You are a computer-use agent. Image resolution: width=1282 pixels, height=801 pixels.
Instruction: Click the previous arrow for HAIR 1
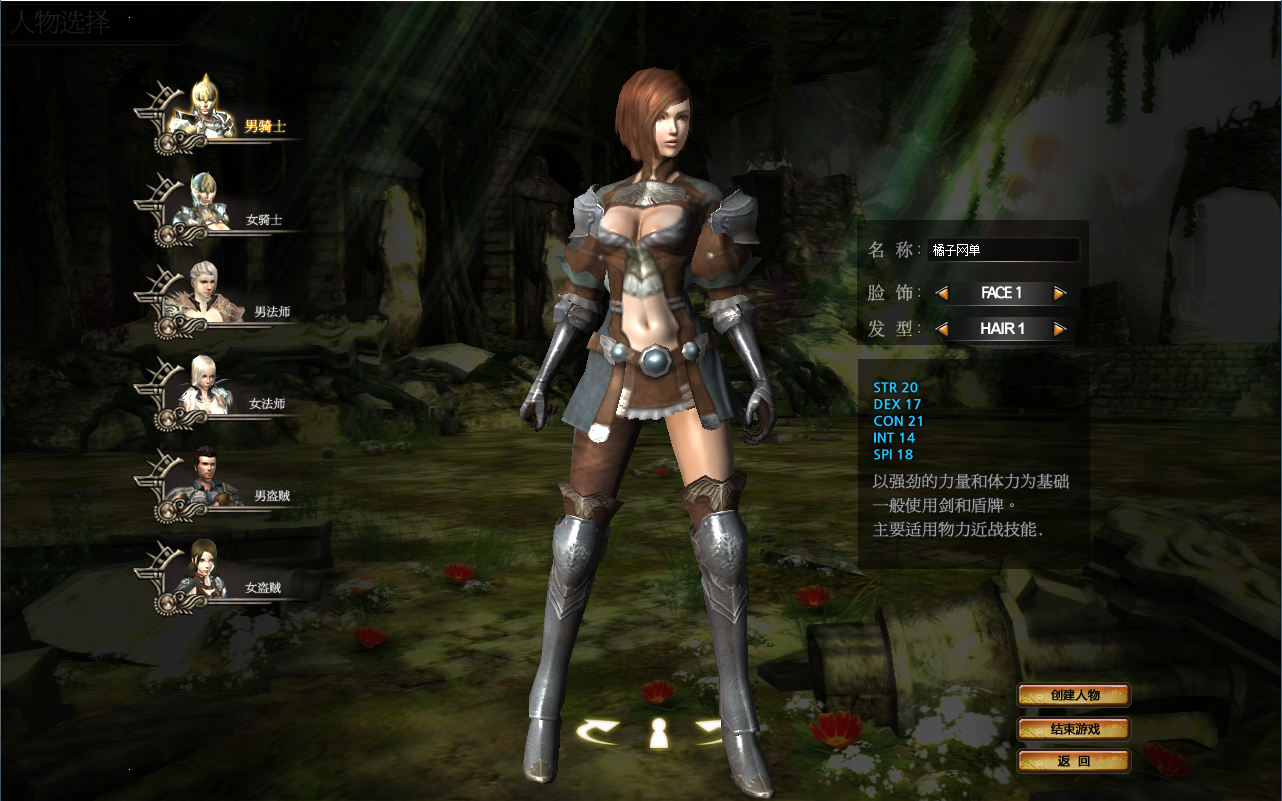[940, 328]
